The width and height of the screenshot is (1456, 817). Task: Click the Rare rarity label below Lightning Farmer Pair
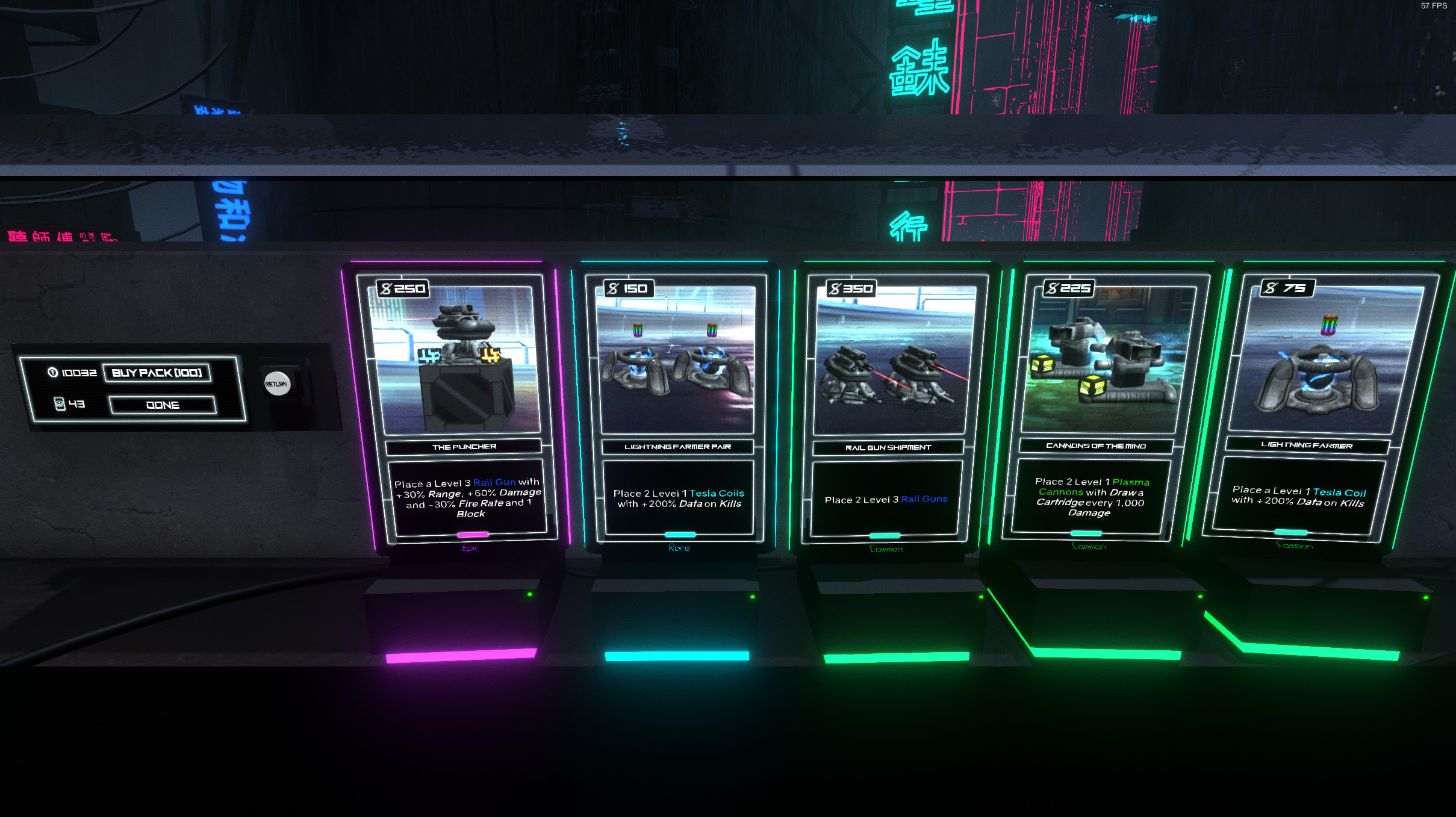click(x=679, y=547)
